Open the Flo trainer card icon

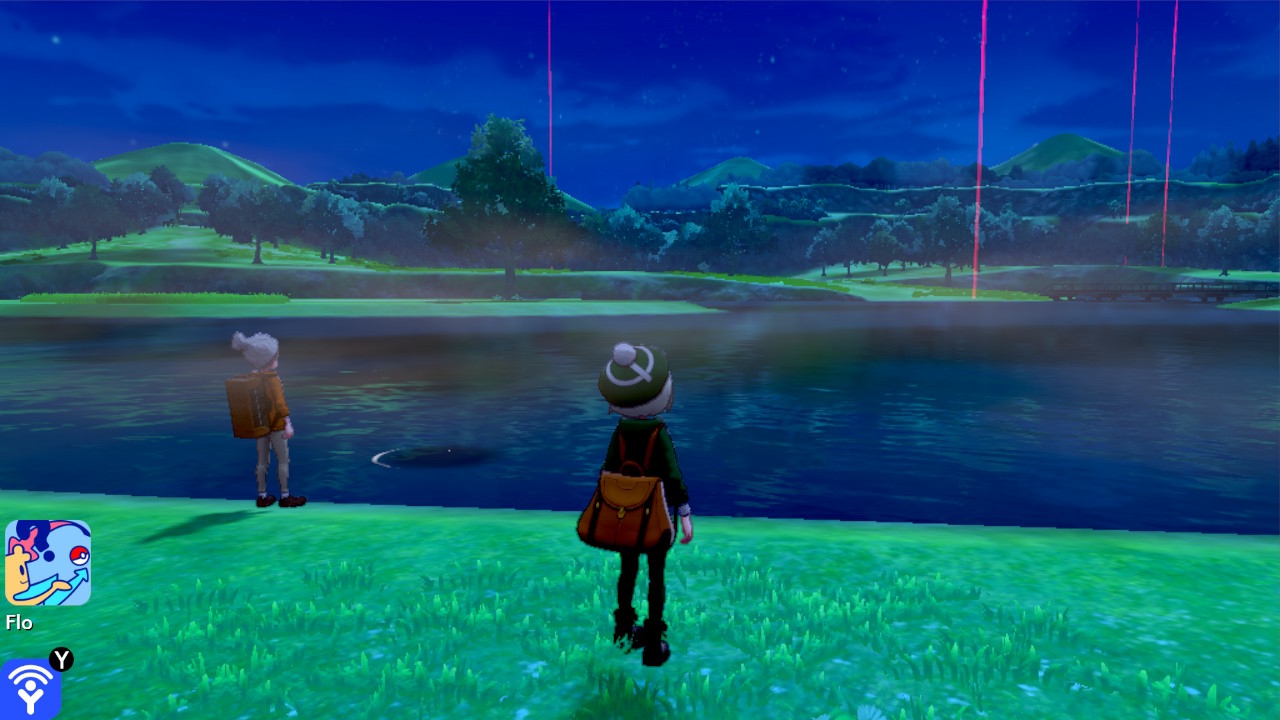click(x=48, y=562)
